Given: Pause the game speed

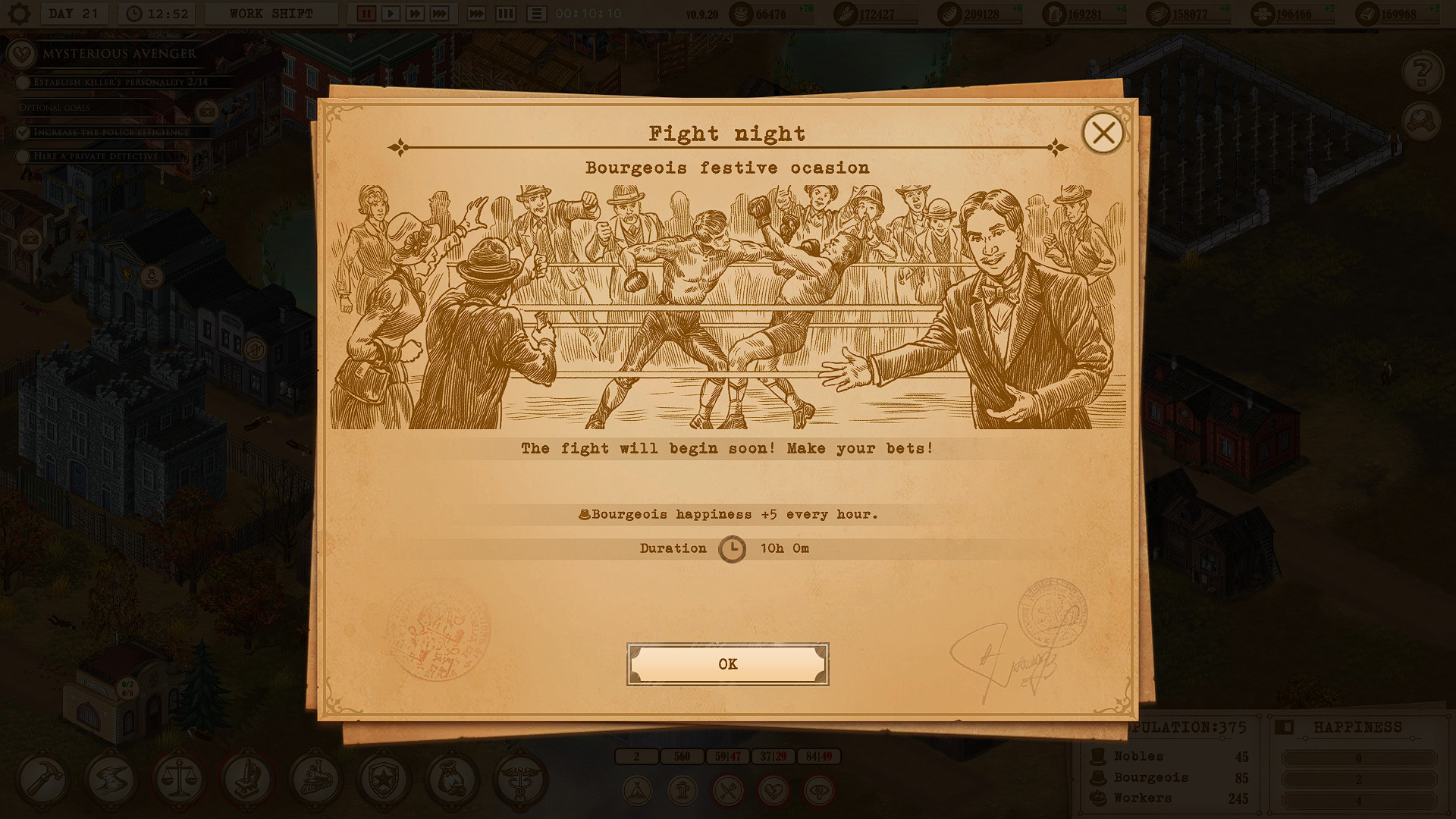Looking at the screenshot, I should (366, 14).
